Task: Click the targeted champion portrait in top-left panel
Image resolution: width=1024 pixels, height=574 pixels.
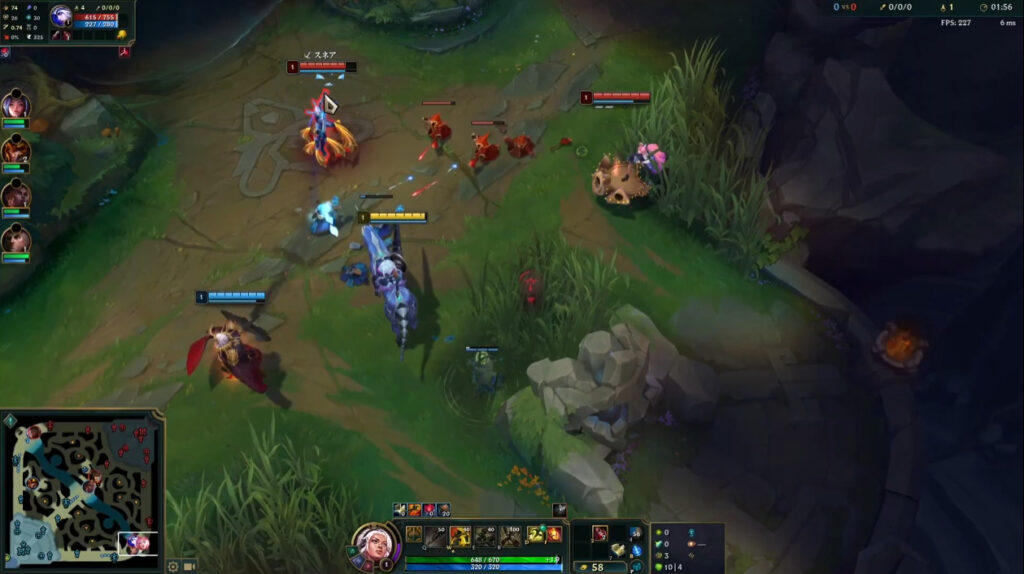Action: (61, 16)
